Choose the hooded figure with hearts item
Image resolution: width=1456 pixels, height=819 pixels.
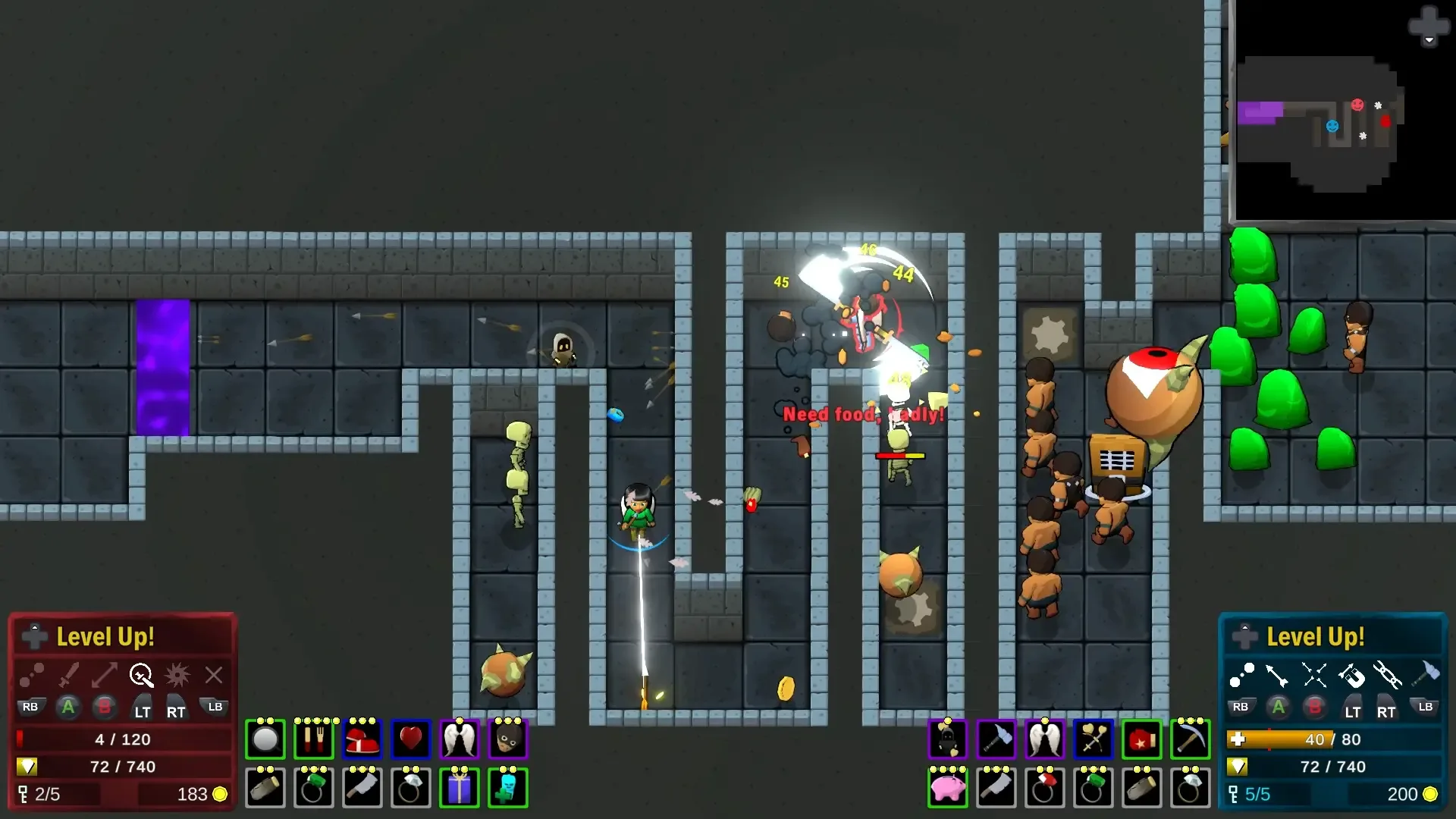(947, 739)
